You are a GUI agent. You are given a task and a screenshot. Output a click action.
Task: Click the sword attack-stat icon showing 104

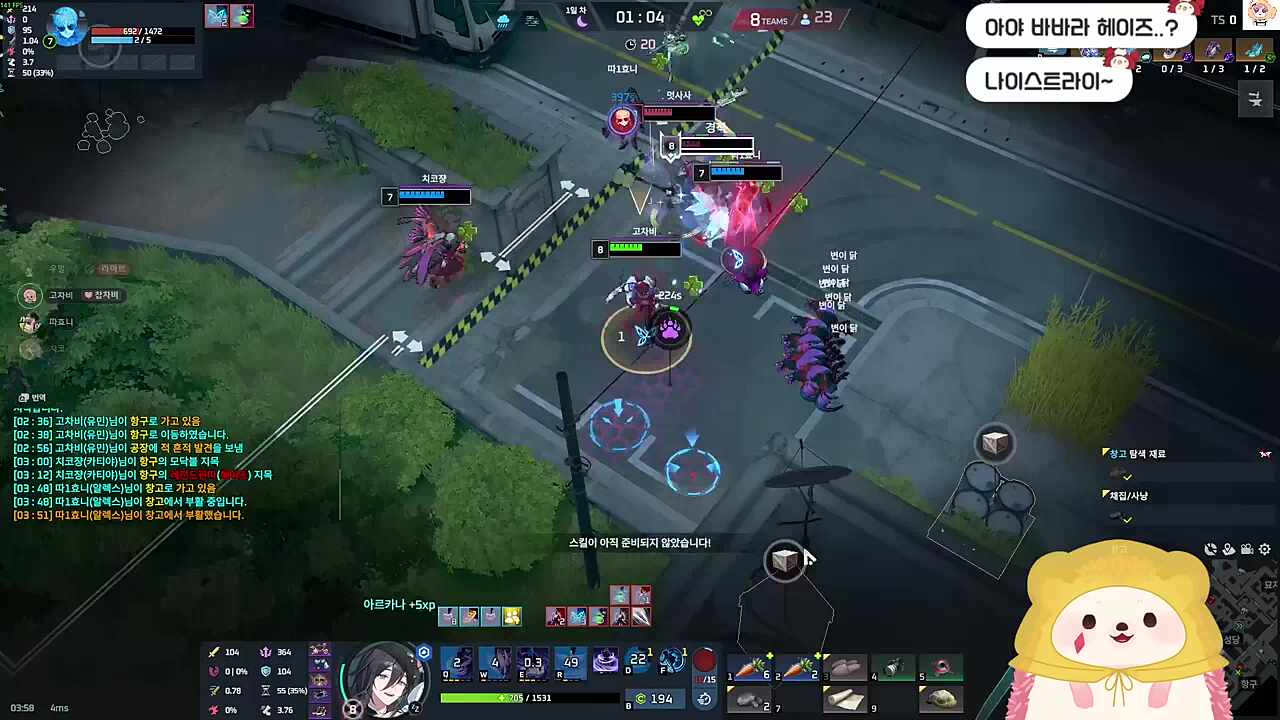click(x=214, y=651)
